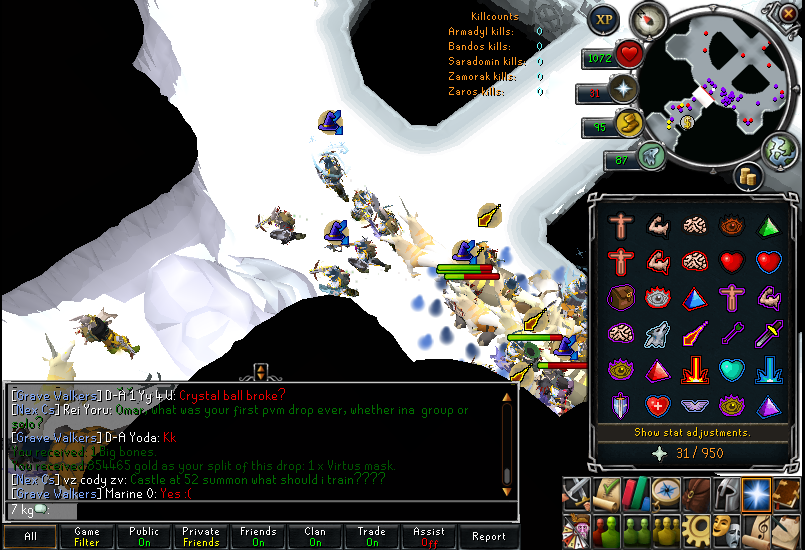
Task: Select the Private chat tab
Action: 201,537
